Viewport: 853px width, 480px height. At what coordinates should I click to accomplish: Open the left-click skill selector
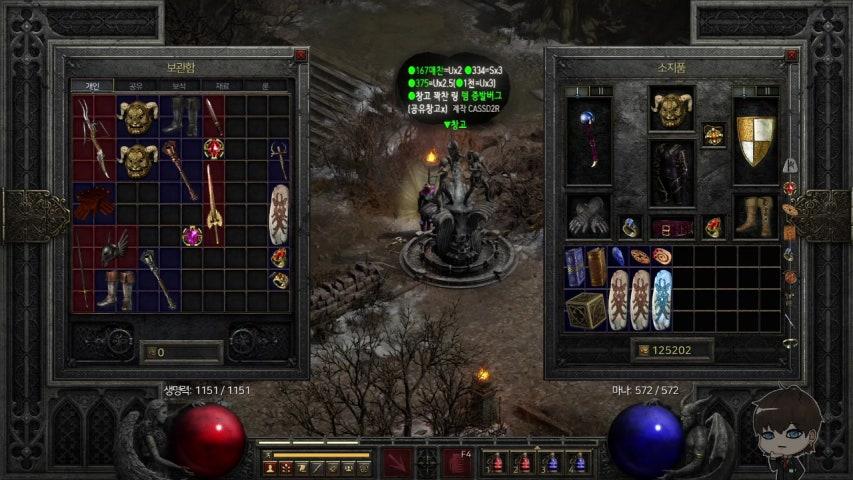[x=397, y=463]
